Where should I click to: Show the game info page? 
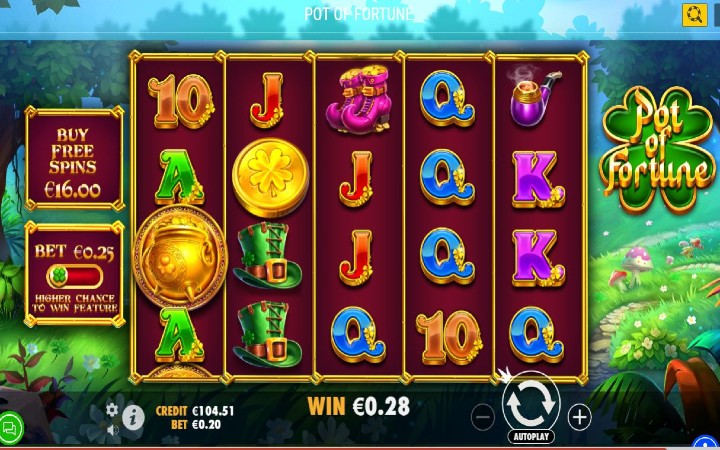pyautogui.click(x=133, y=418)
